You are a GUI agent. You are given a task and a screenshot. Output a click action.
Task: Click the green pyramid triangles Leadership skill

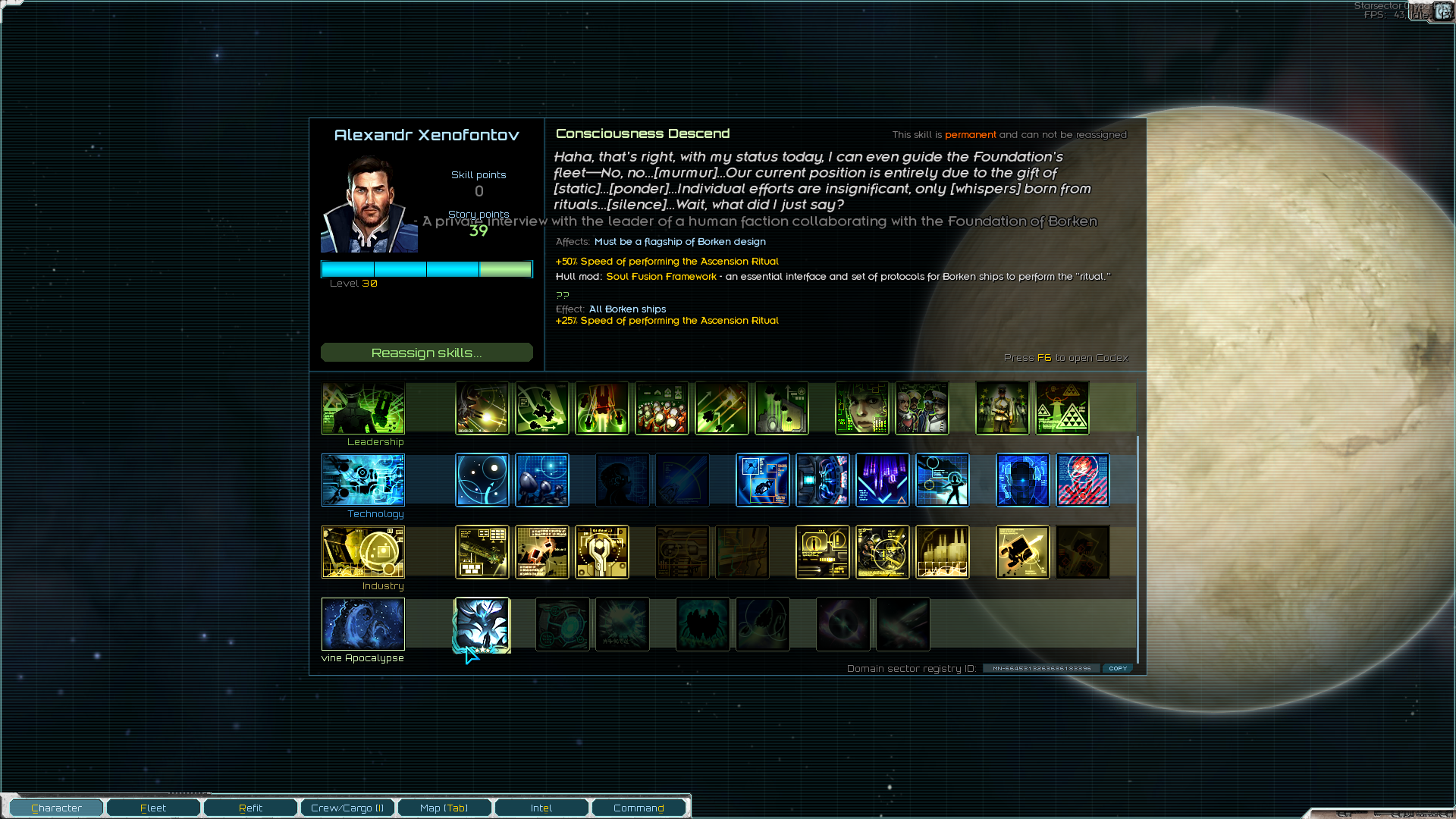pos(1062,408)
